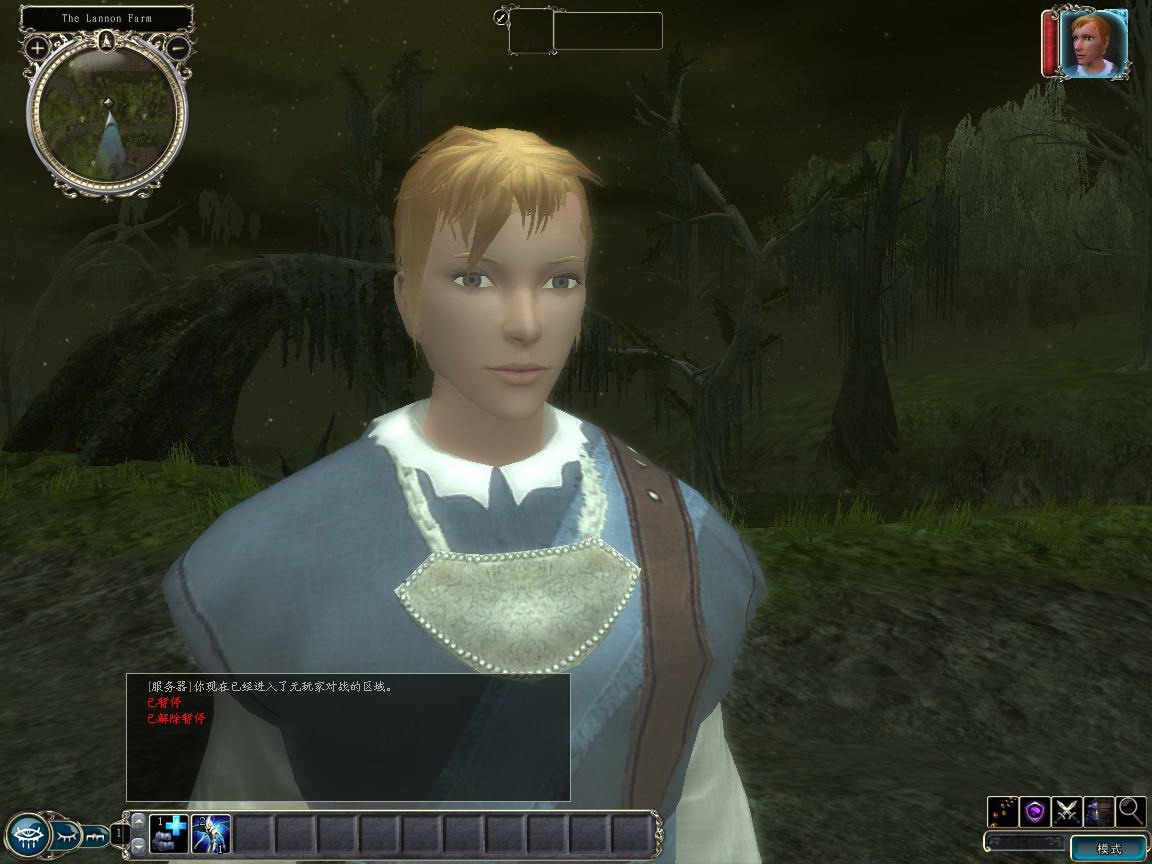Toggle the magnifying glass search mode icon
This screenshot has width=1152, height=864.
1131,811
